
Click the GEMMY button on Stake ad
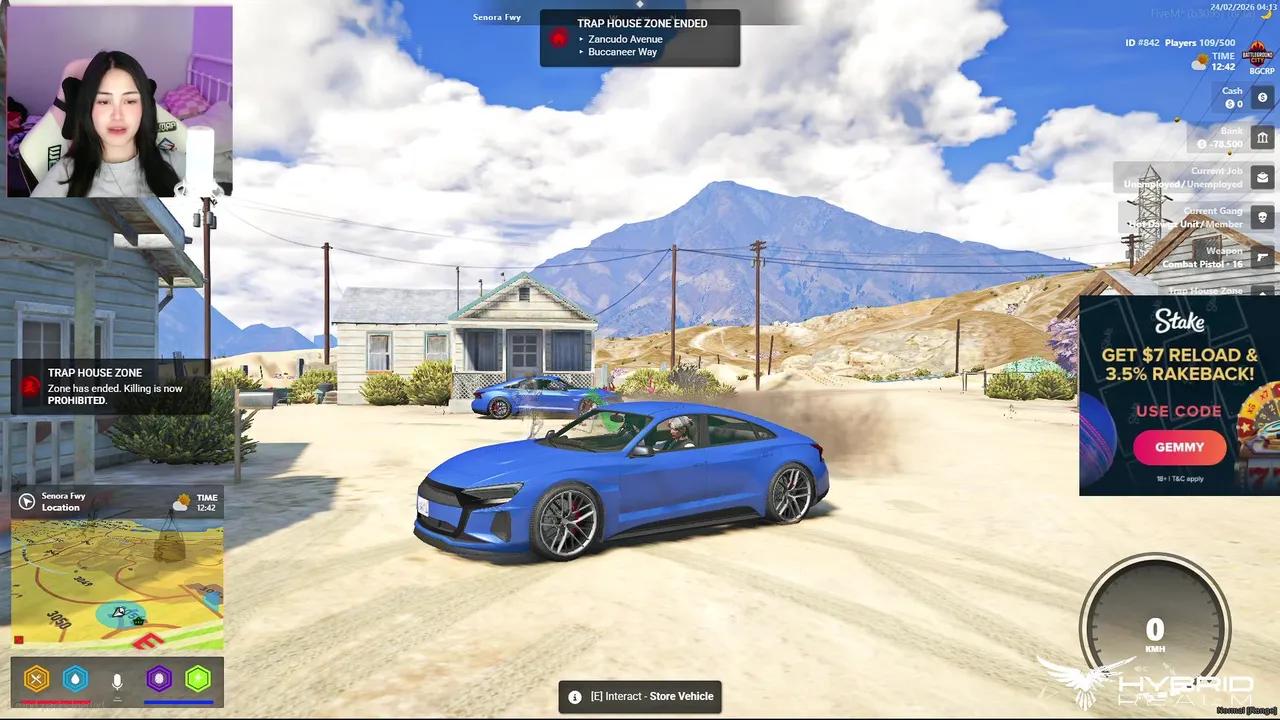pyautogui.click(x=1179, y=447)
